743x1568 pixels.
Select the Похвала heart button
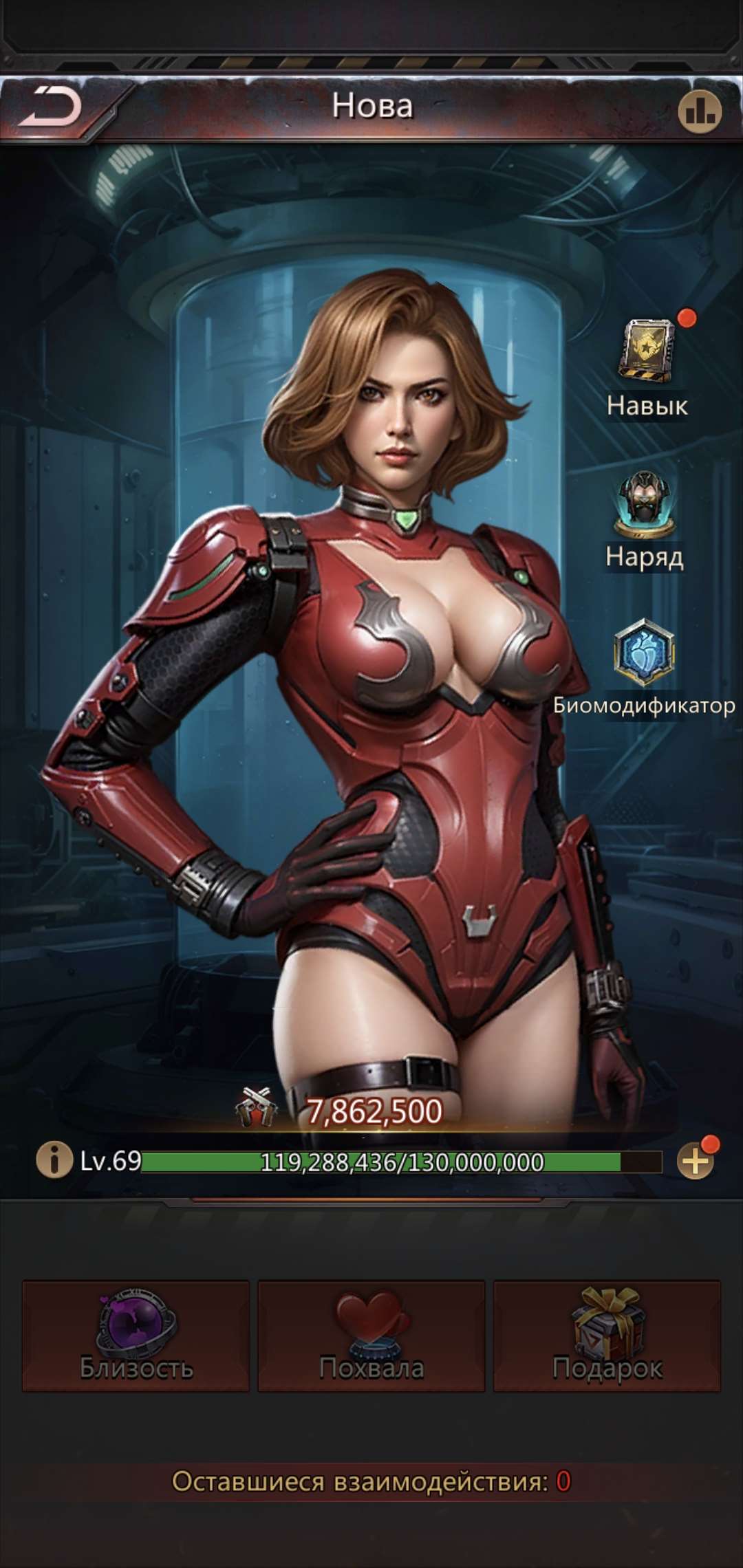371,1336
